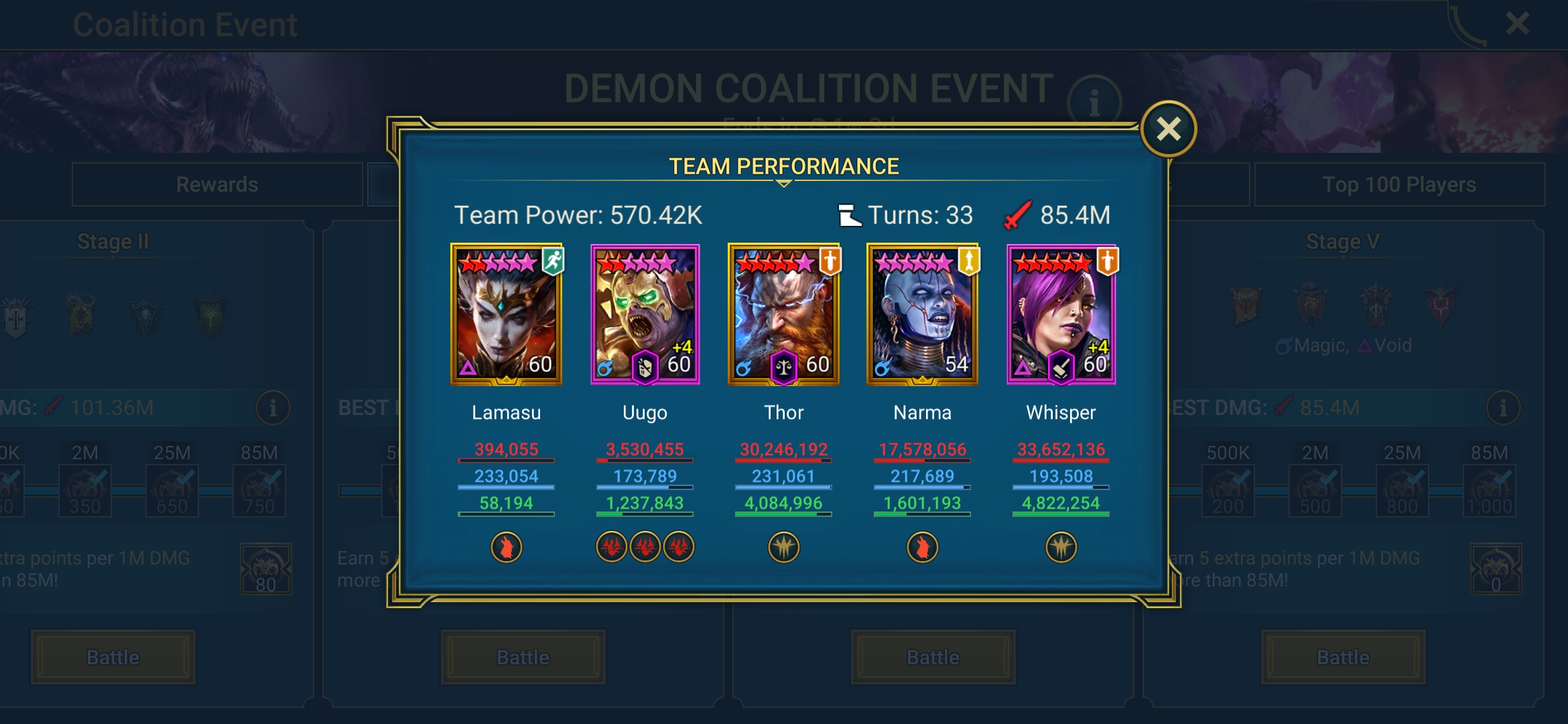Click Lamasu's mastery icon below stats
The image size is (1568, 724).
coord(507,547)
